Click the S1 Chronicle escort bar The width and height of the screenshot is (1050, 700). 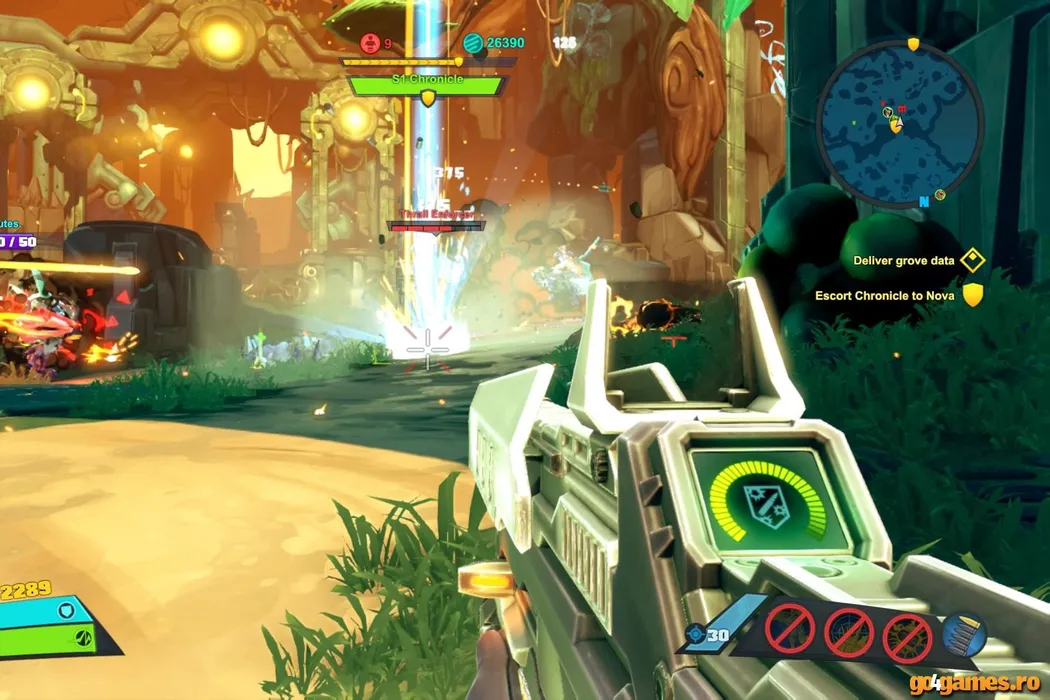click(x=425, y=85)
